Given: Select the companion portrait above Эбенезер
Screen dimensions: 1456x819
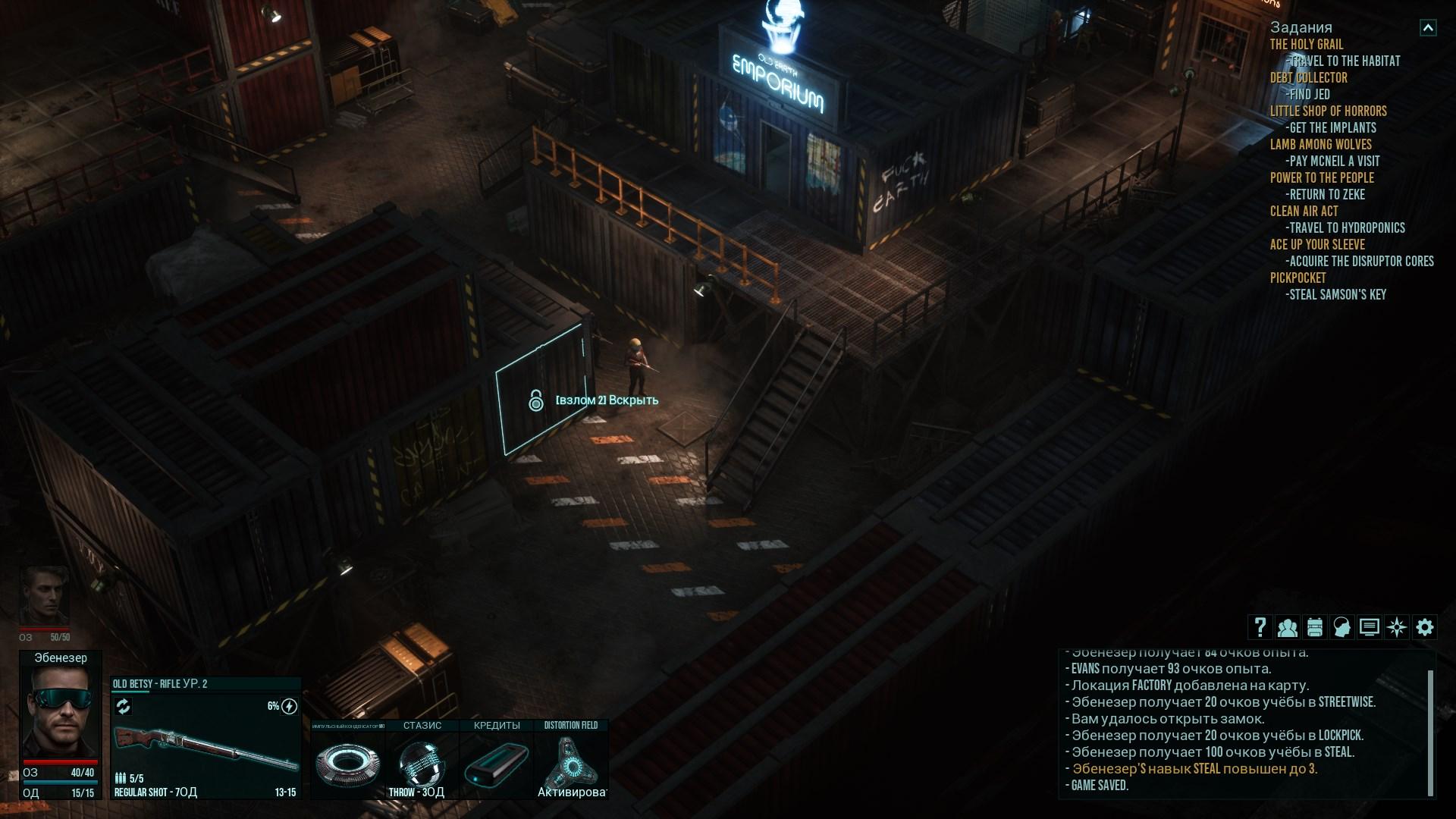Looking at the screenshot, I should [x=44, y=595].
